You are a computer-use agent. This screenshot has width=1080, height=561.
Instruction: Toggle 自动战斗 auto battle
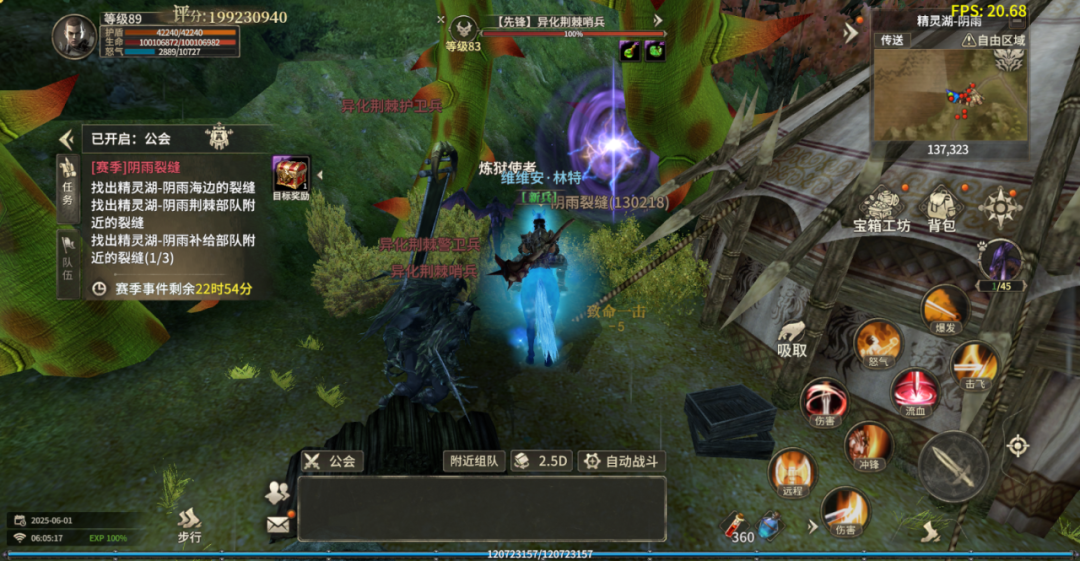622,461
